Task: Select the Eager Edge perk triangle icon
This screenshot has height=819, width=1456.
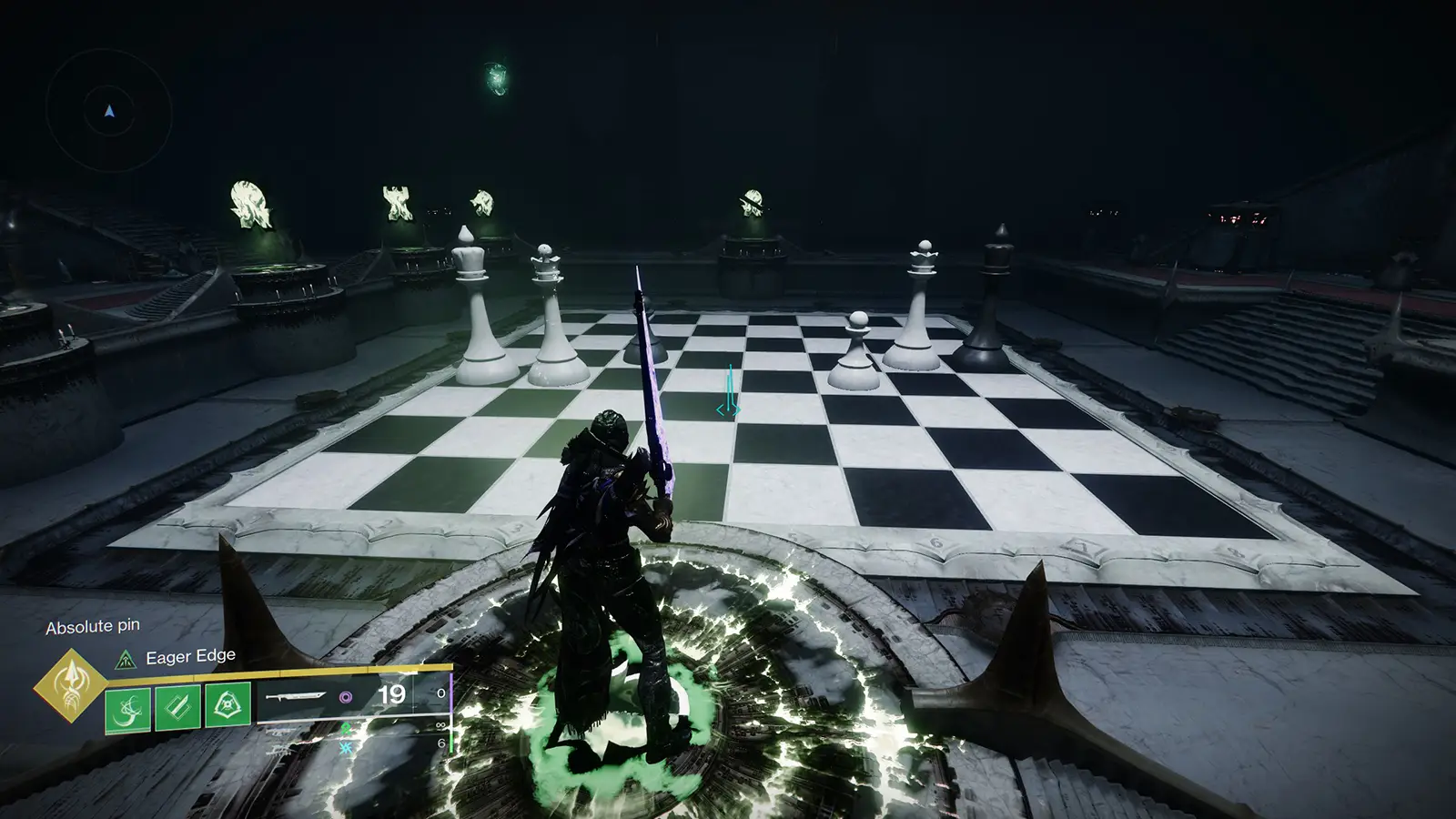Action: tap(126, 659)
